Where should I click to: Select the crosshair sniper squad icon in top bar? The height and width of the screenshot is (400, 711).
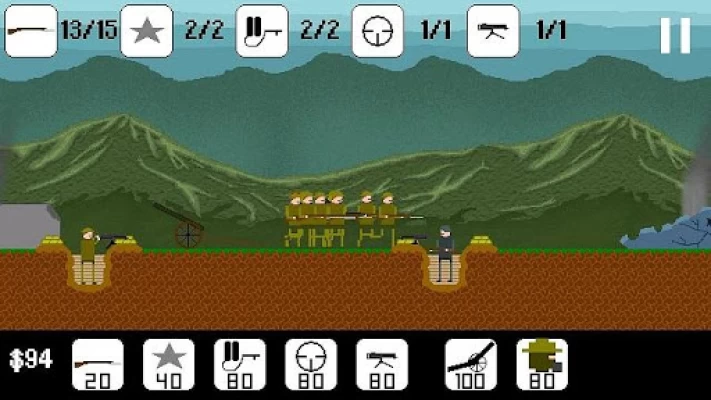click(378, 31)
